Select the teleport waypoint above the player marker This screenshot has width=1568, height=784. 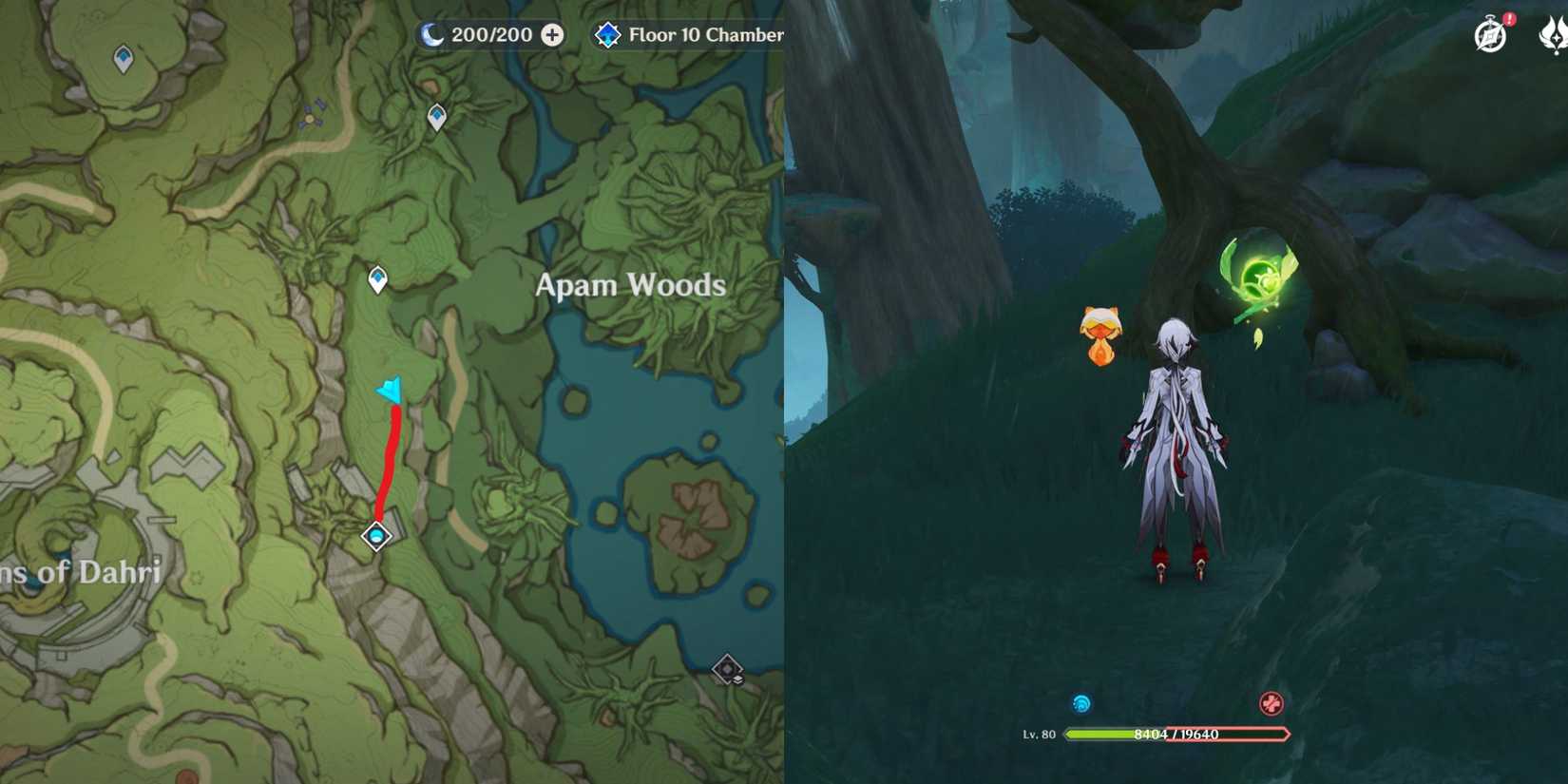(376, 278)
